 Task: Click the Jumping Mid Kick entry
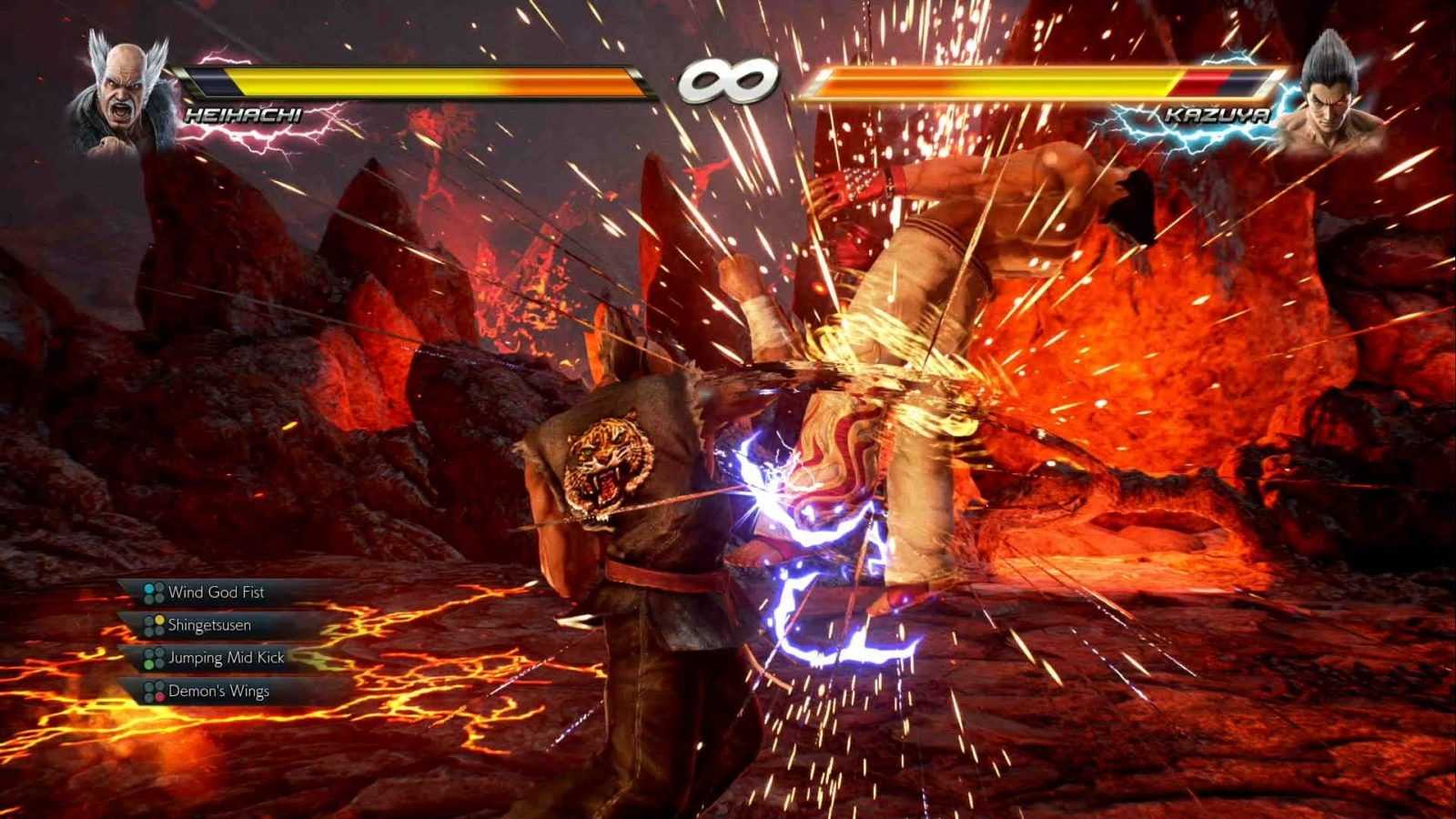coord(225,658)
